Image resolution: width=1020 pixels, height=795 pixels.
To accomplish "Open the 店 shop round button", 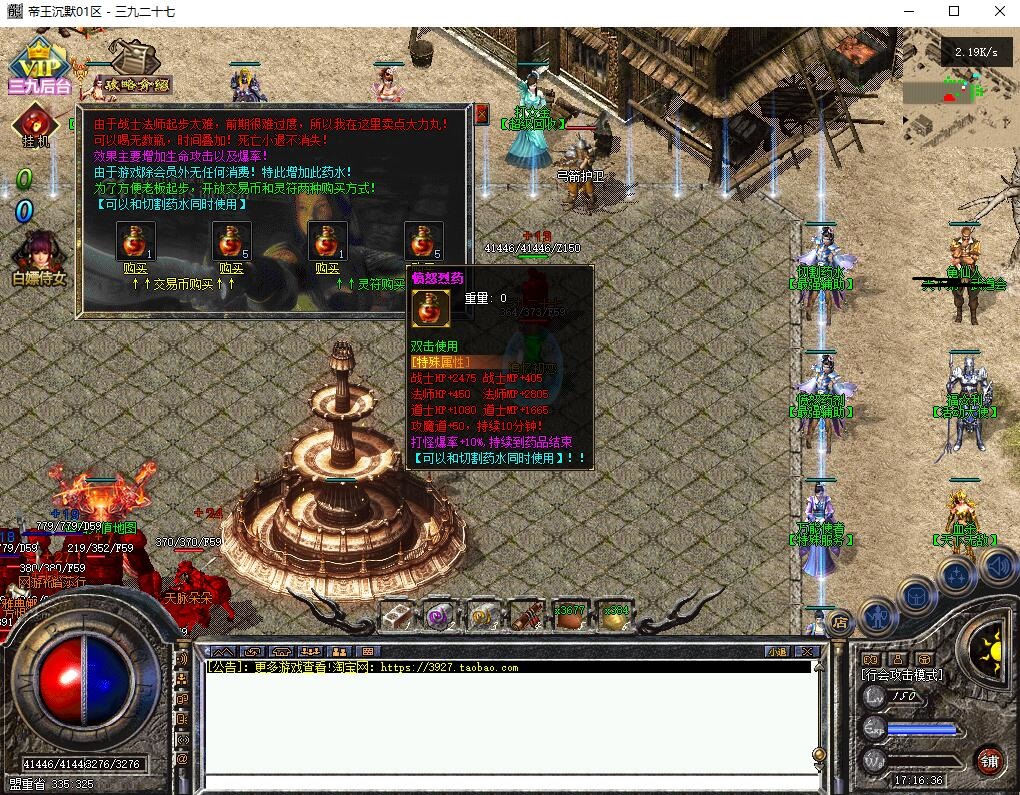I will (x=839, y=621).
